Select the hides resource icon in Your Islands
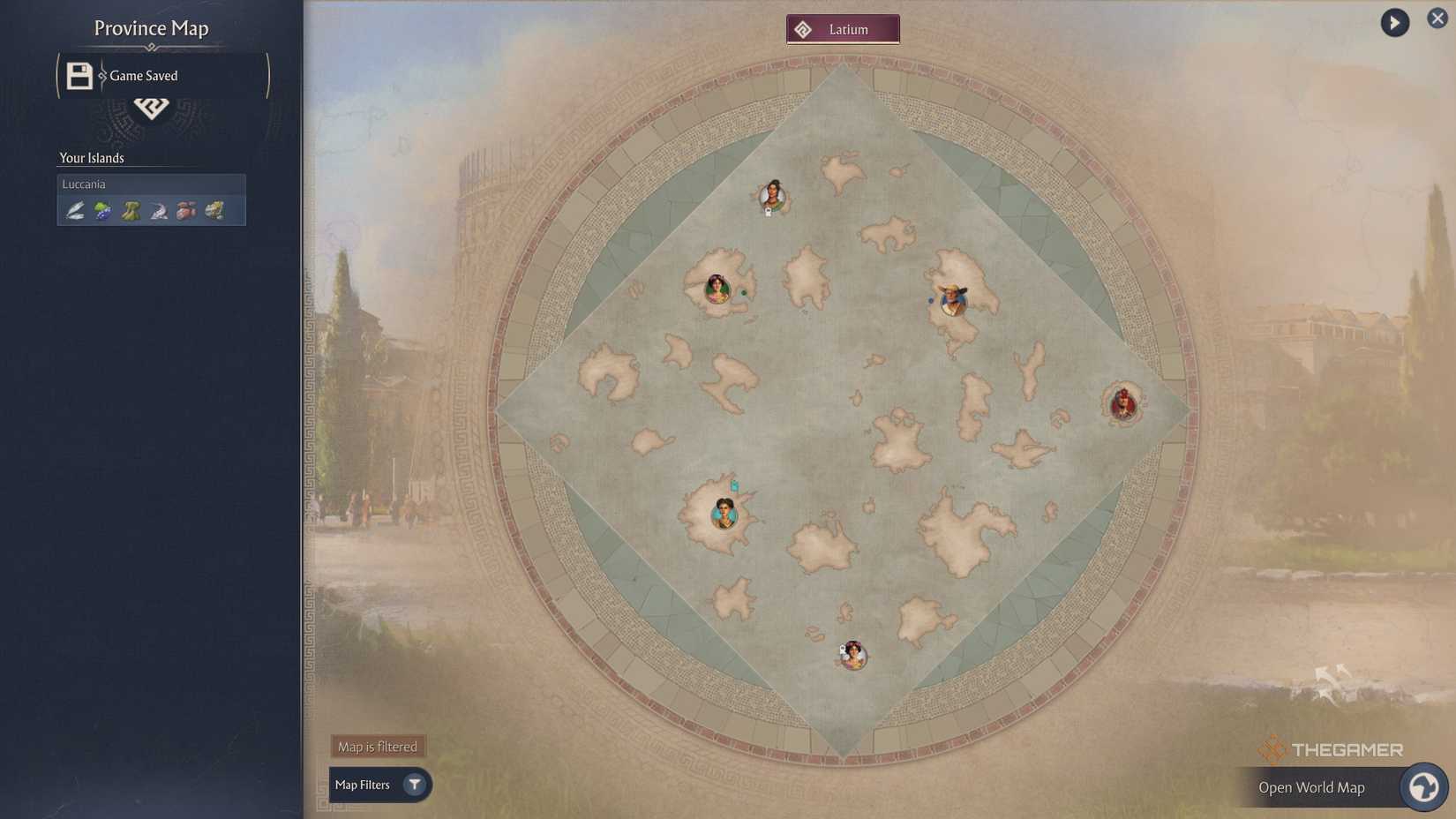 pyautogui.click(x=130, y=210)
